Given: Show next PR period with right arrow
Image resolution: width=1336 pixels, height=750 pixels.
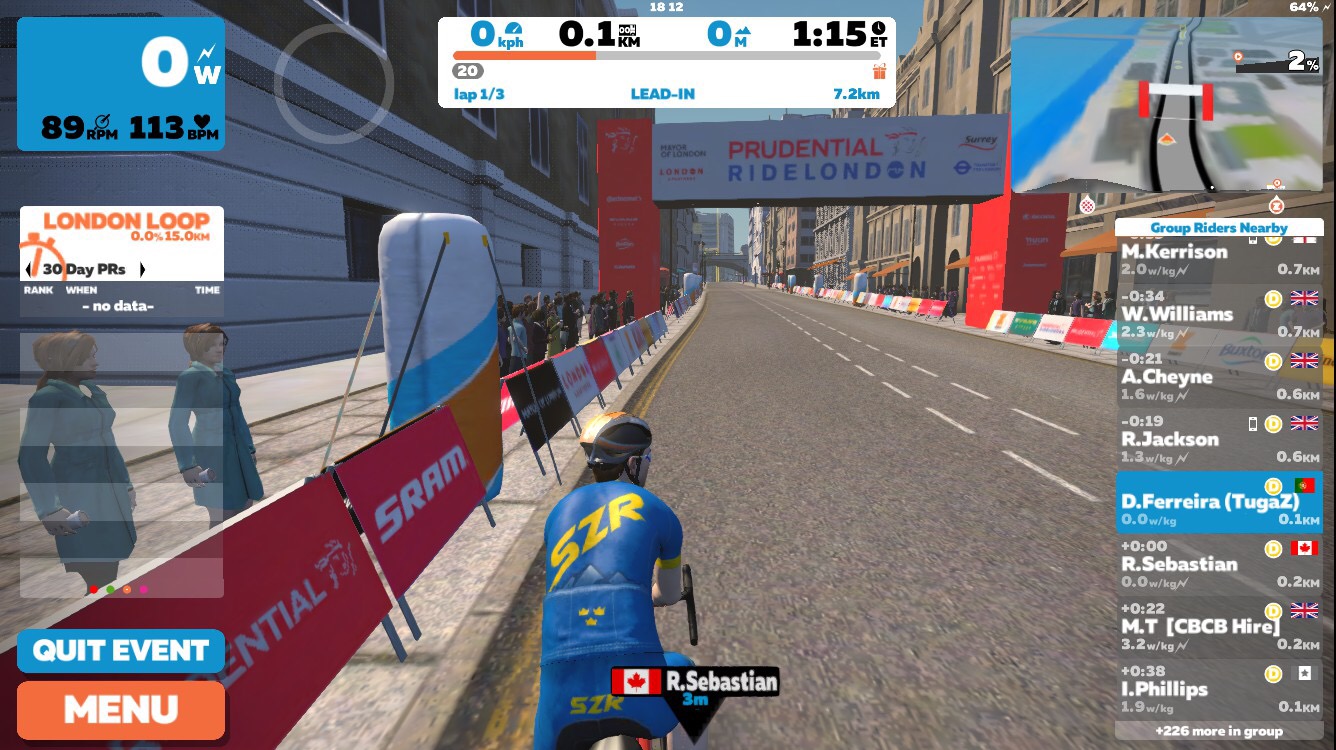Looking at the screenshot, I should pos(142,270).
